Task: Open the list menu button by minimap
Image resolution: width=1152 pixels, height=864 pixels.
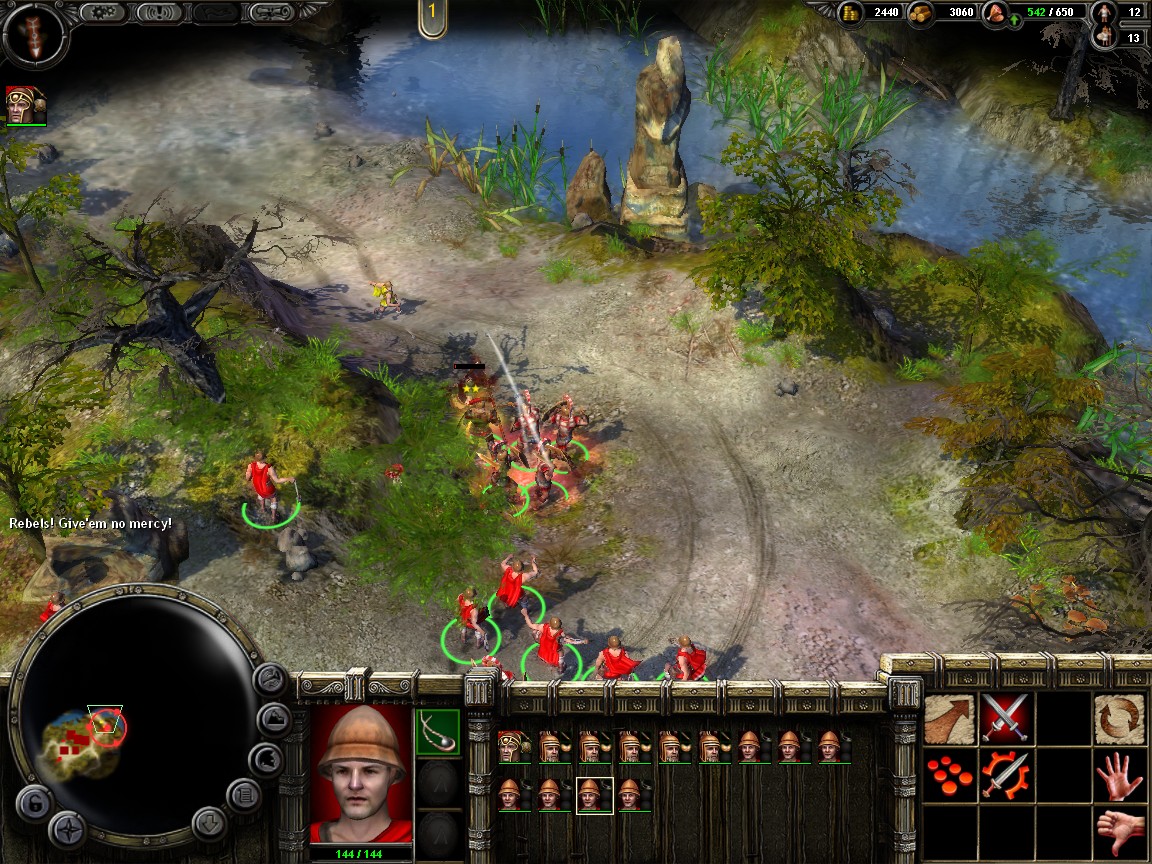Action: pos(243,795)
